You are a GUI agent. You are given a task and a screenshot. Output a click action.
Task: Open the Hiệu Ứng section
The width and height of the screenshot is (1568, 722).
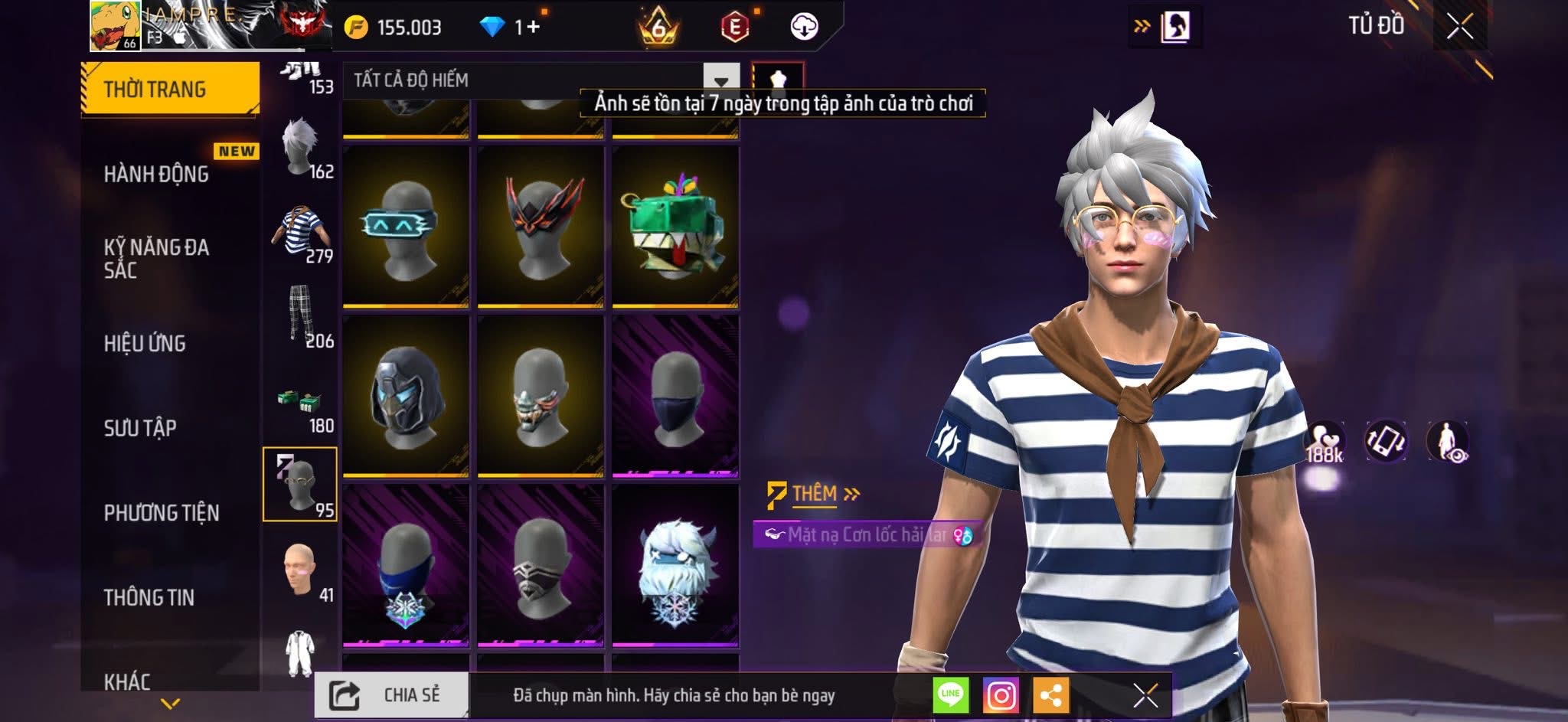coord(145,343)
